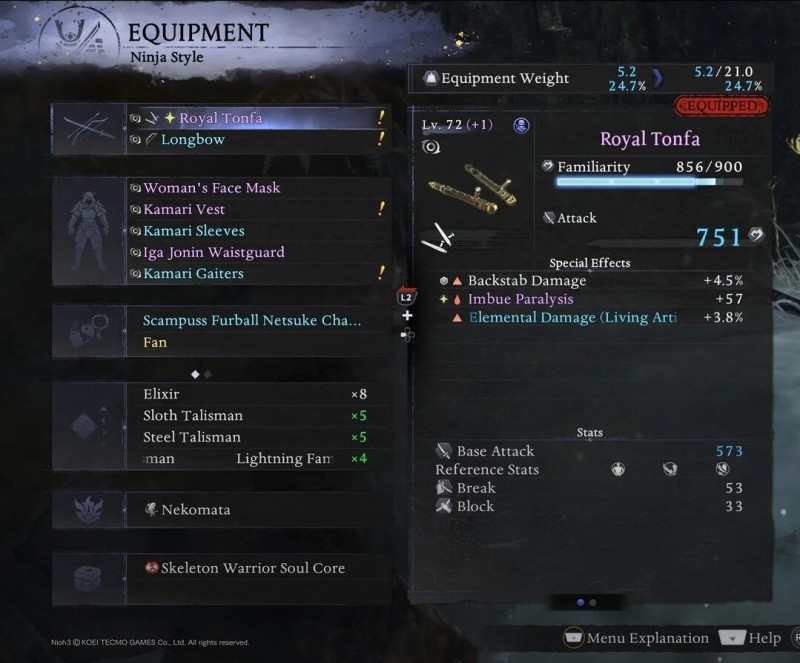The width and height of the screenshot is (800, 663).
Task: Choose the Sloth Talisman shortcut
Action: pos(193,416)
